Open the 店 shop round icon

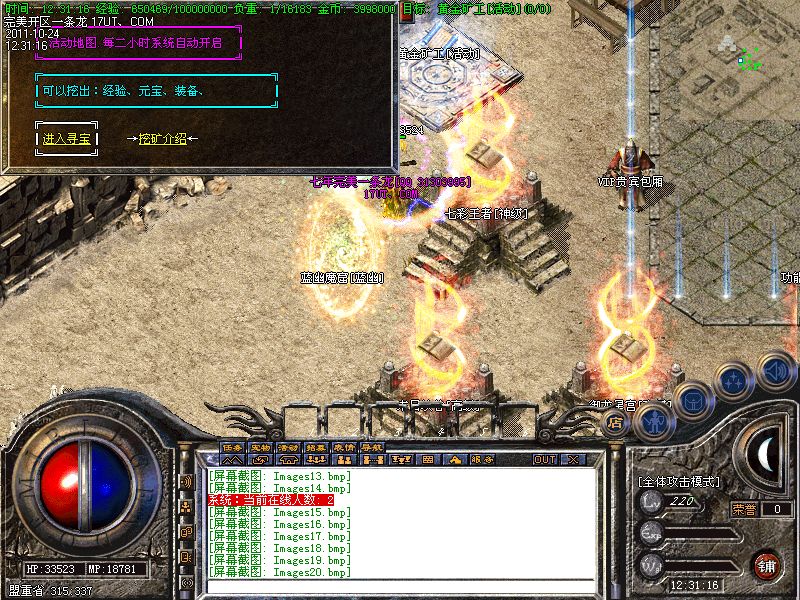[616, 423]
